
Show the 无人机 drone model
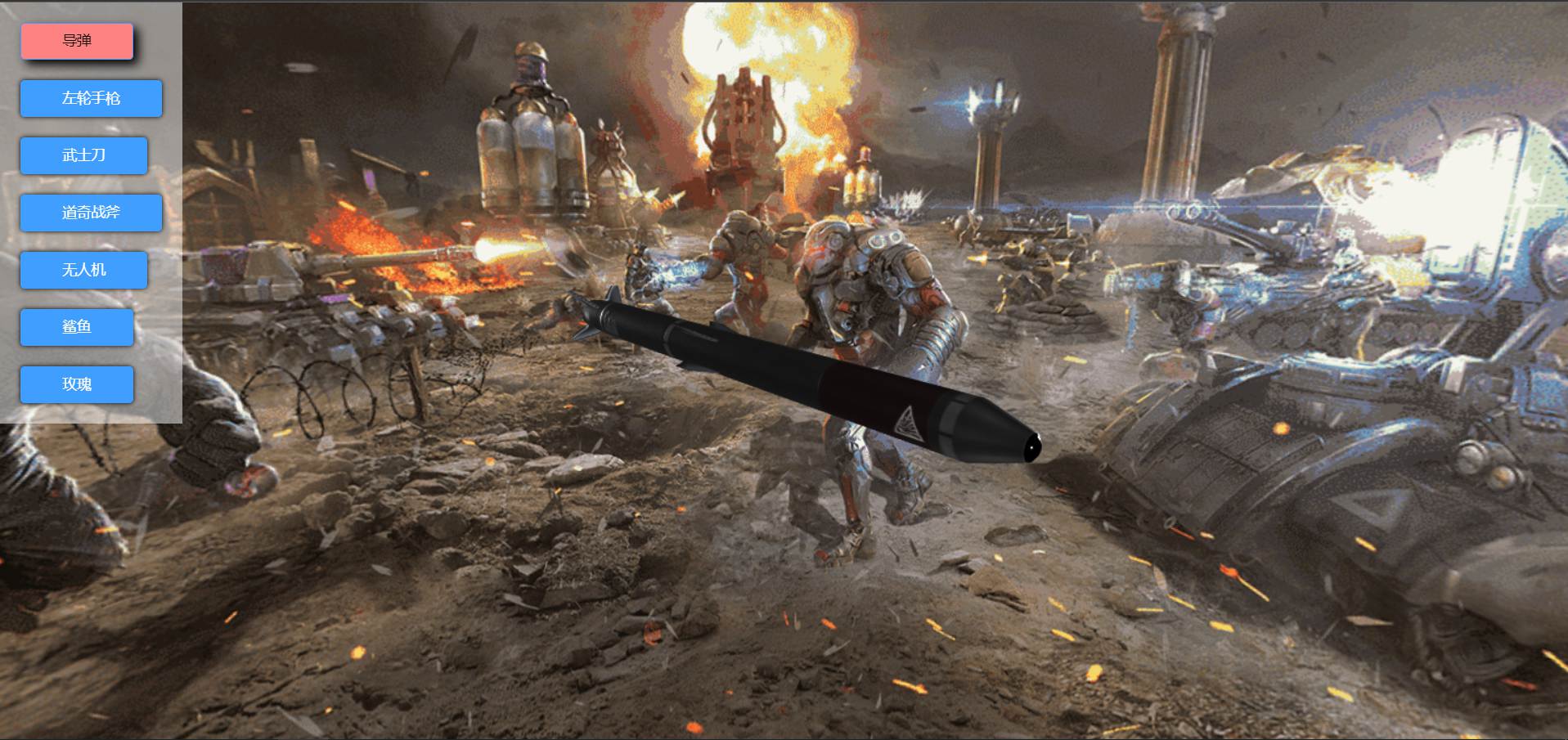point(83,270)
